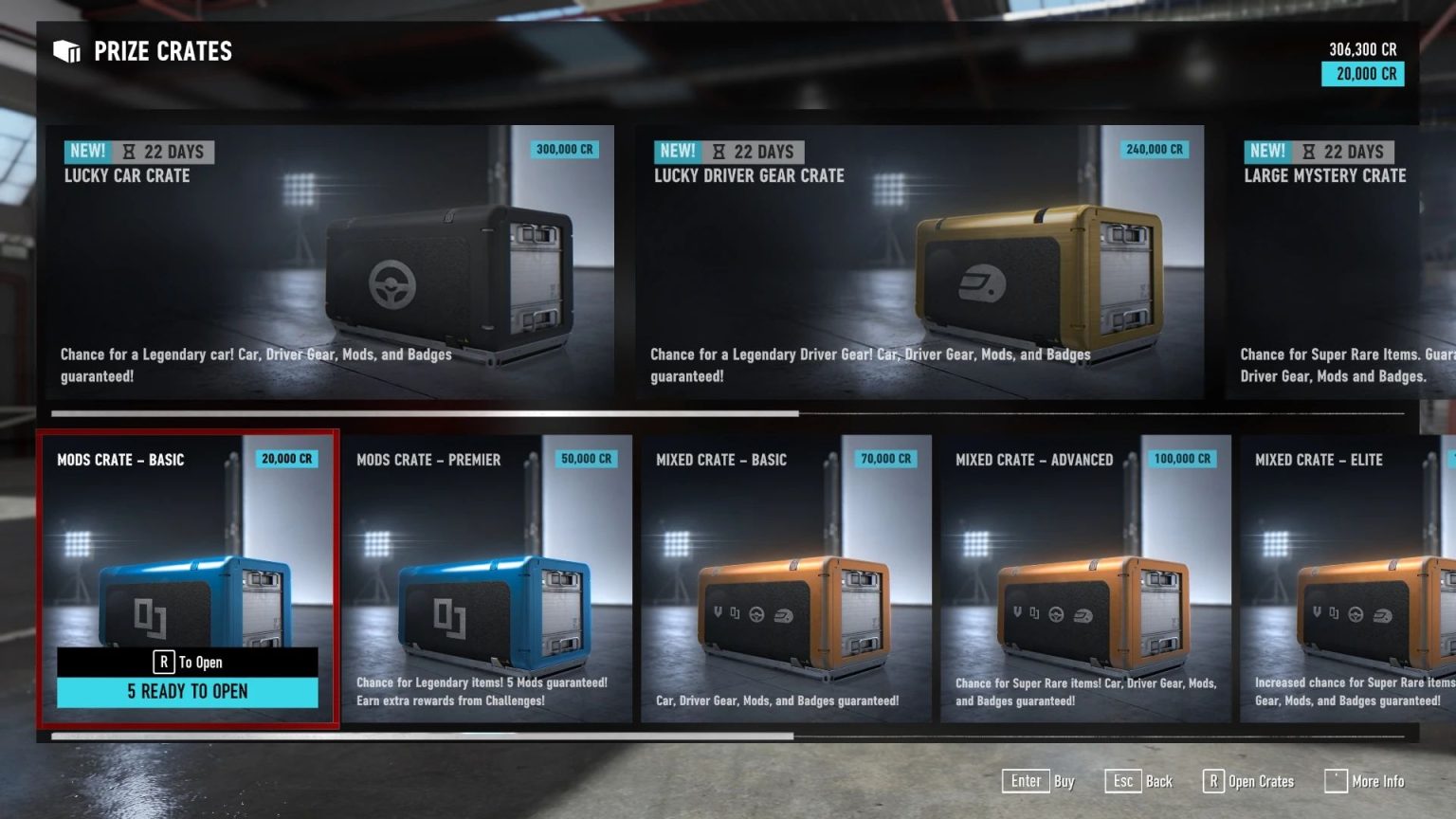
Task: Click the scrollbar under the top crate row
Action: tap(427, 411)
